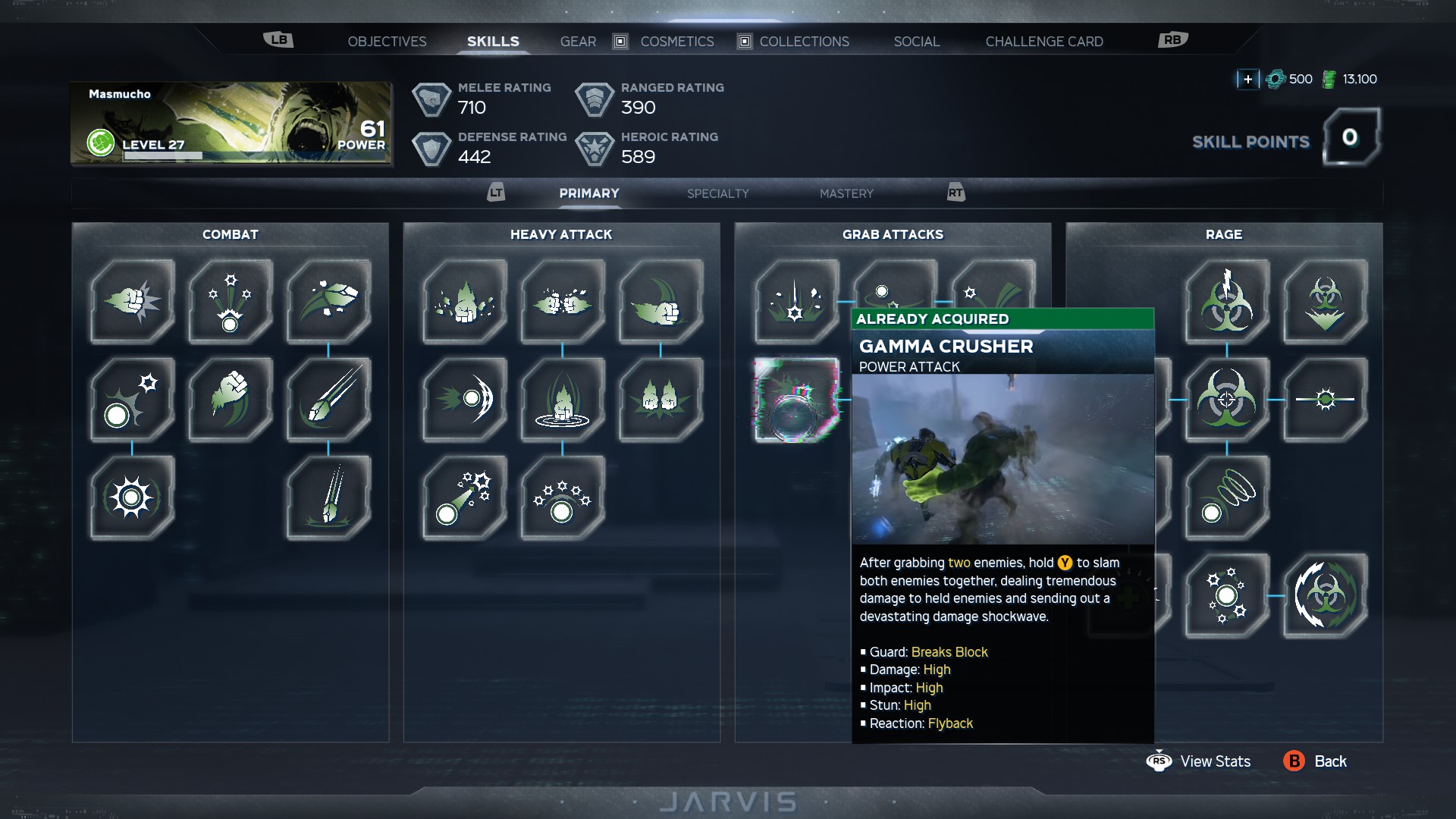
Task: Switch to the Gear tab
Action: [x=578, y=42]
